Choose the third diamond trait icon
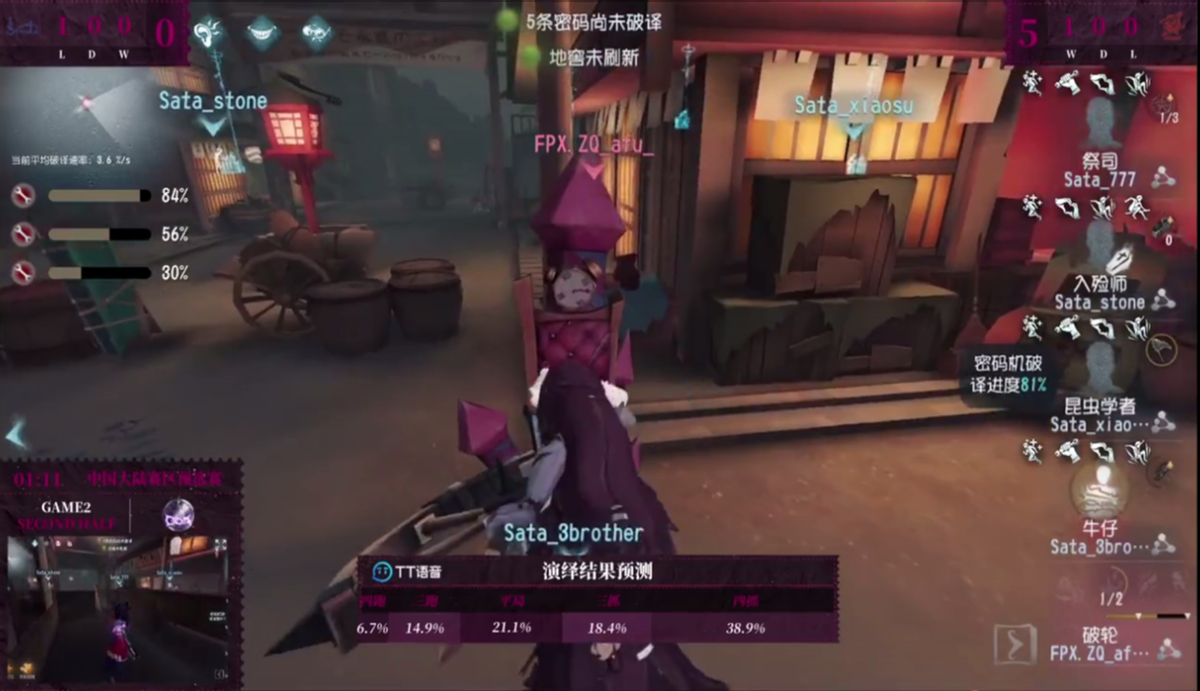 click(x=317, y=32)
